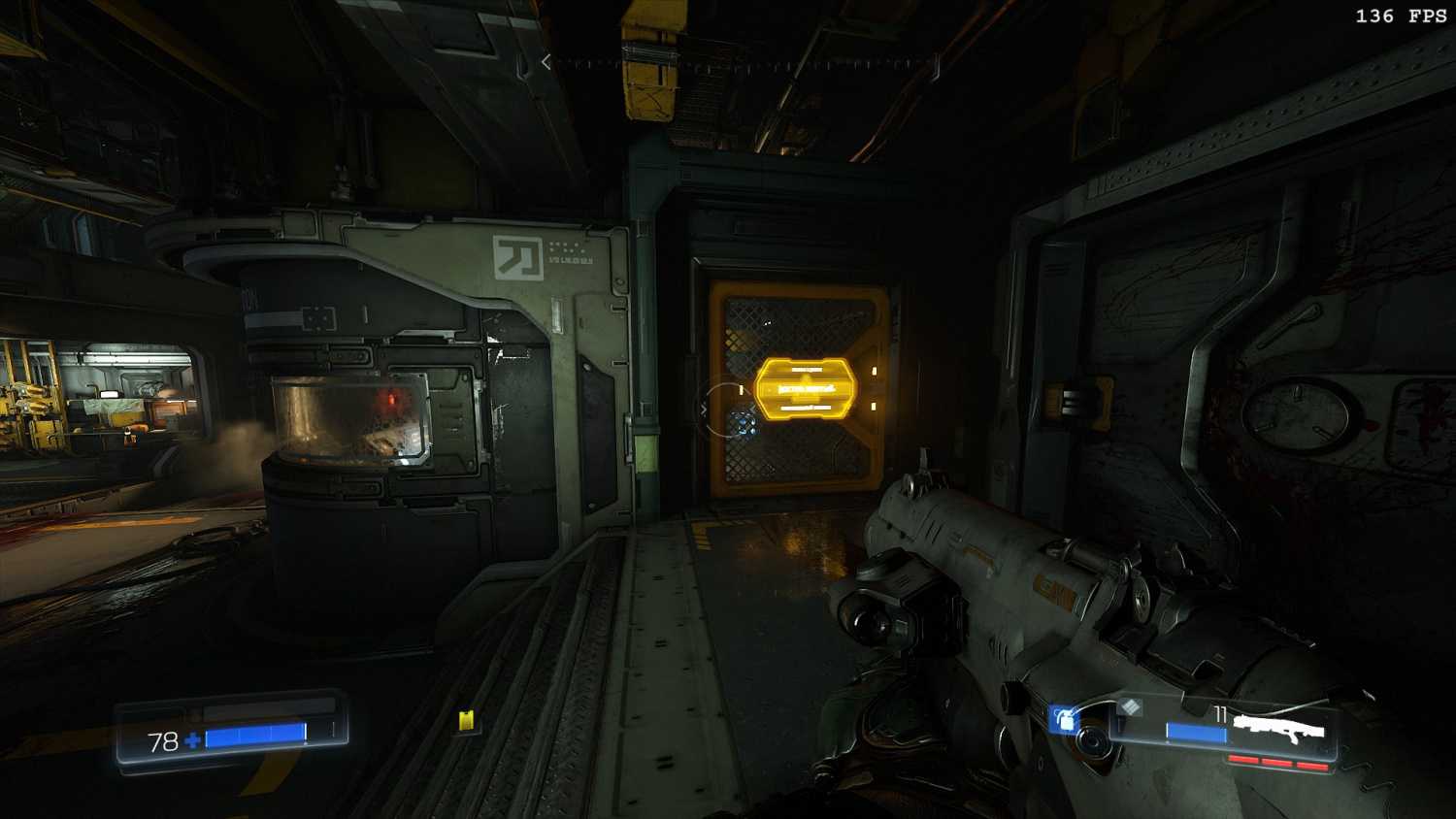Viewport: 1456px width, 819px height.
Task: Click the blue frag grenade equipment icon
Action: tap(1065, 719)
